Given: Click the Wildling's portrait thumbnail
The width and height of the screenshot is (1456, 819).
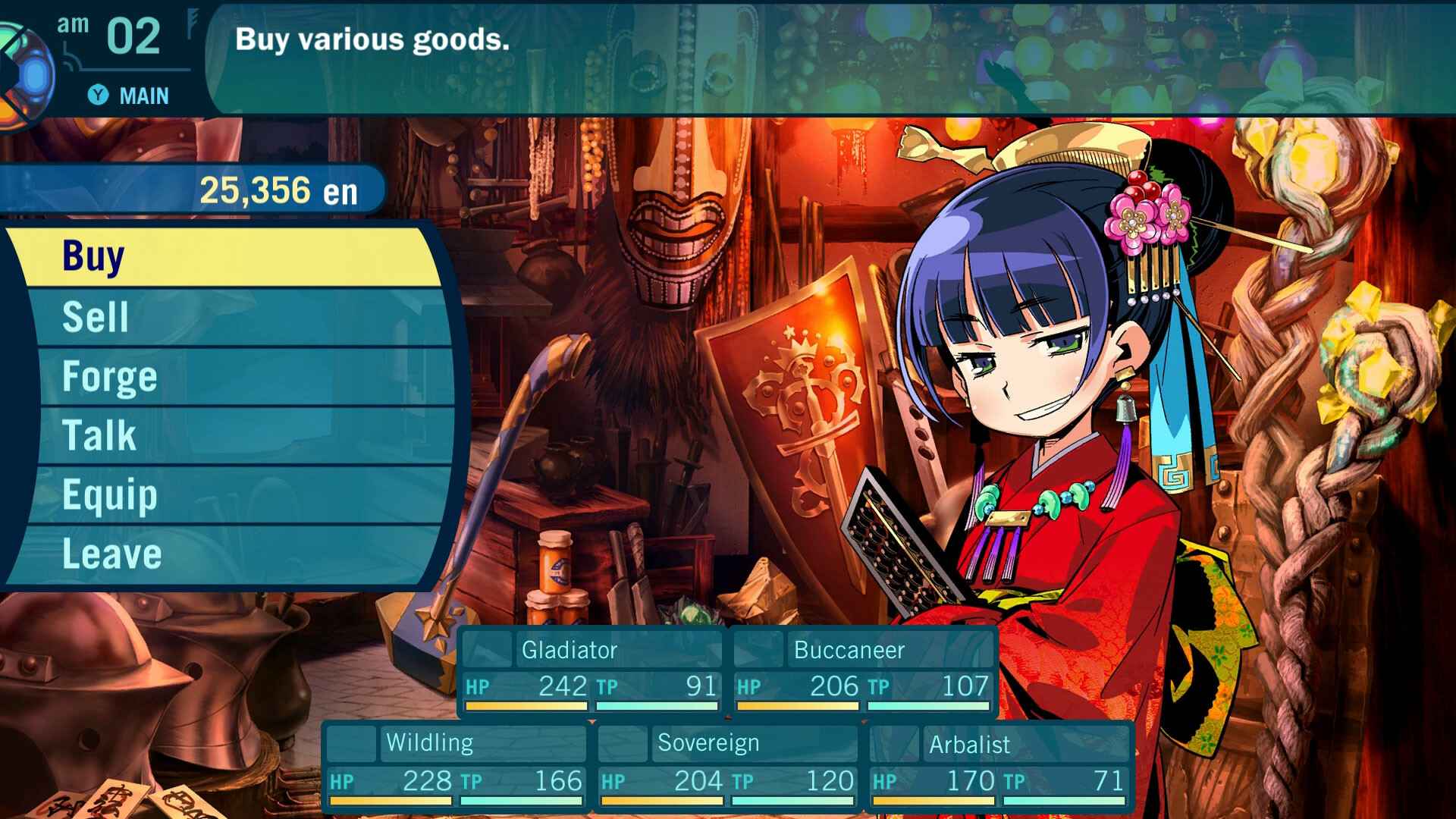Looking at the screenshot, I should click(353, 744).
